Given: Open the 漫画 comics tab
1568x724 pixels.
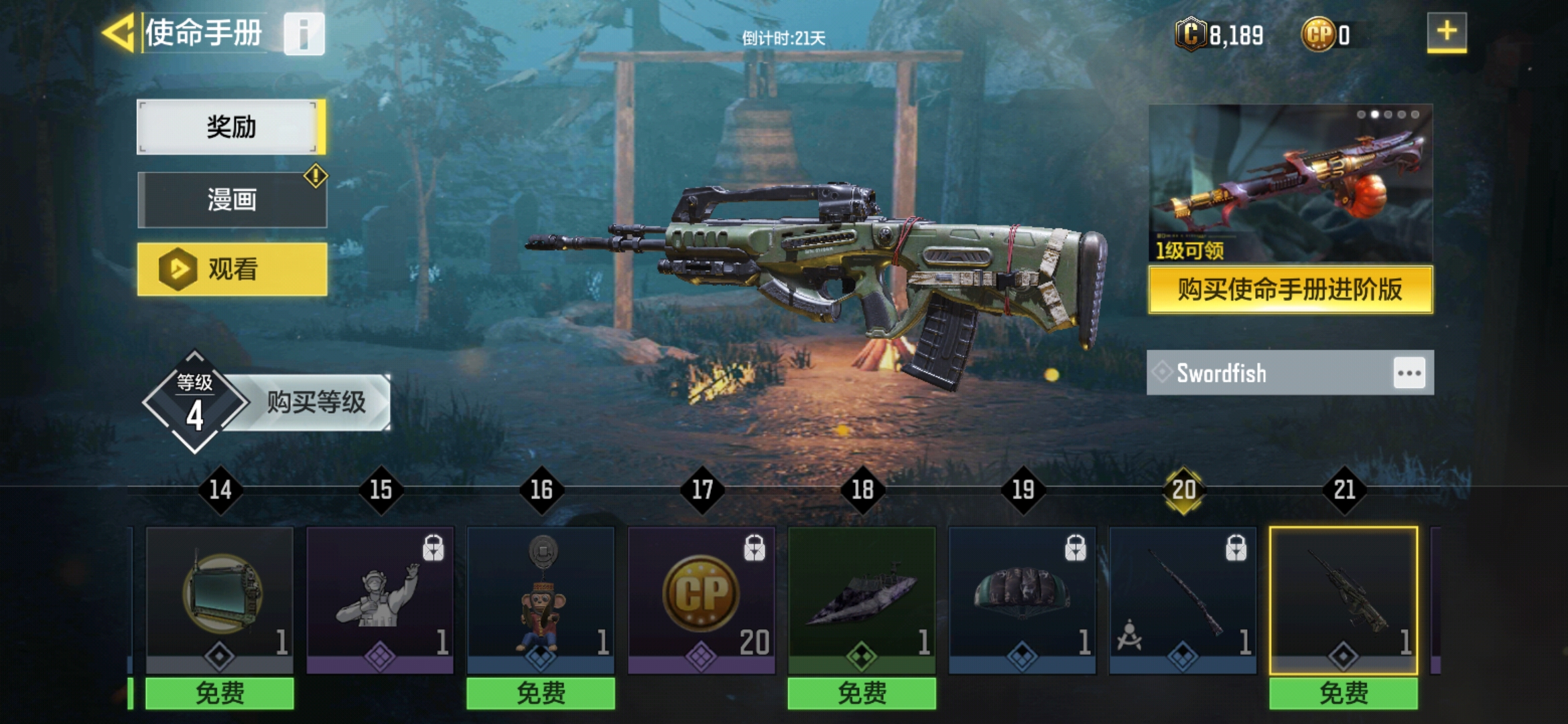Looking at the screenshot, I should 232,200.
